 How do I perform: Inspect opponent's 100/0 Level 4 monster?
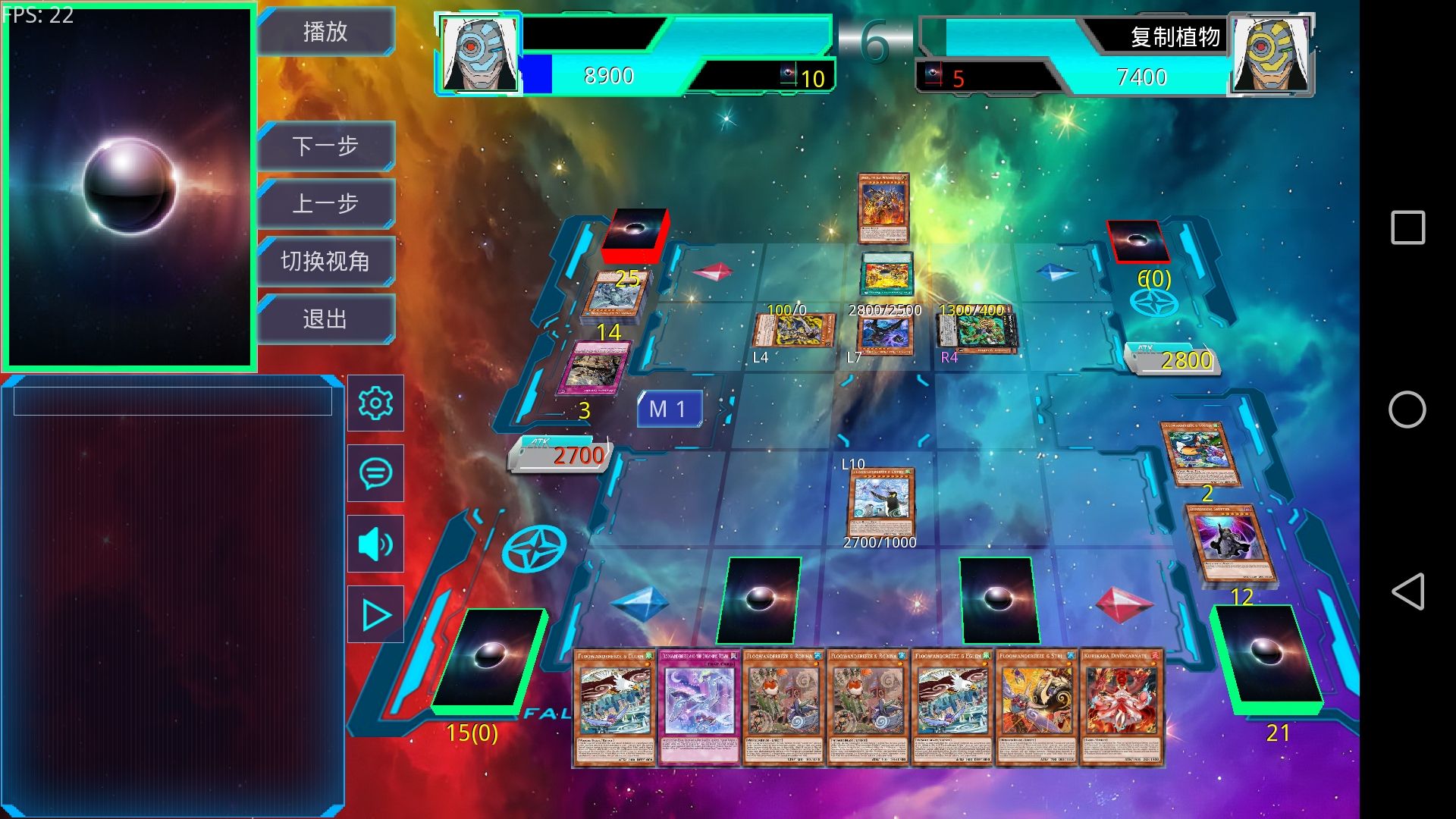(x=794, y=332)
